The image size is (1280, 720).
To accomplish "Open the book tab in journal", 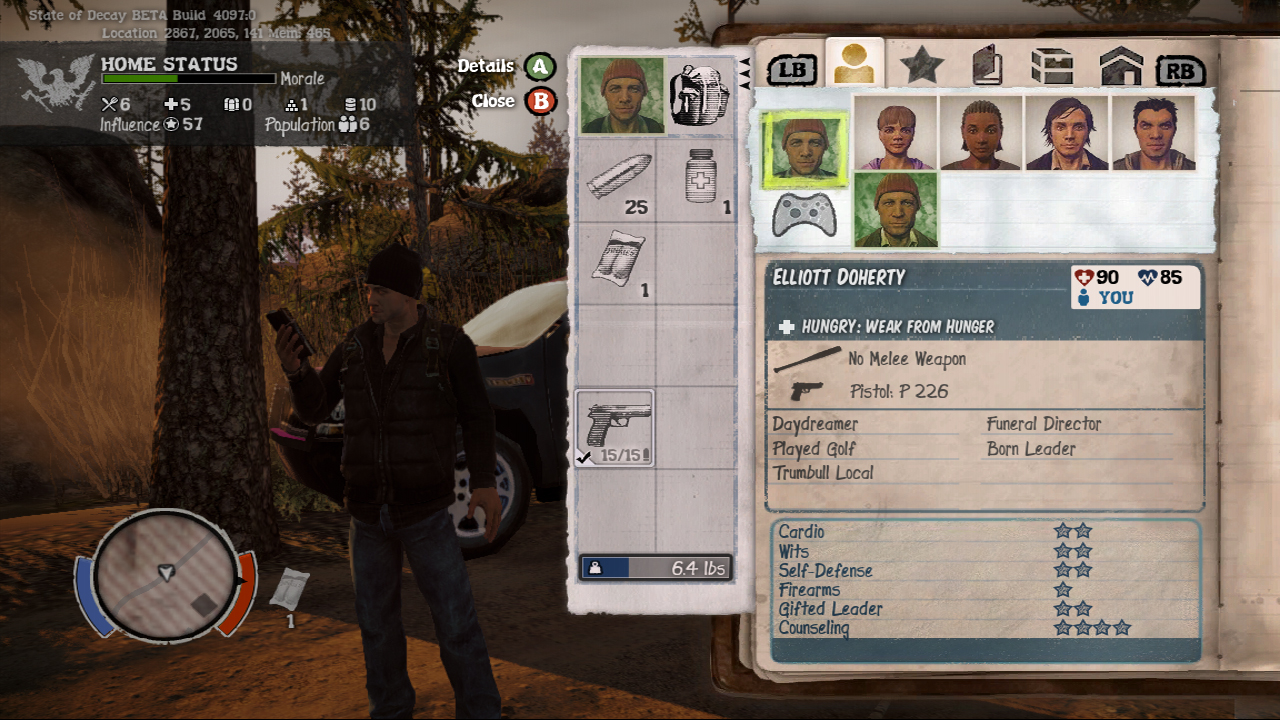I will (x=987, y=66).
